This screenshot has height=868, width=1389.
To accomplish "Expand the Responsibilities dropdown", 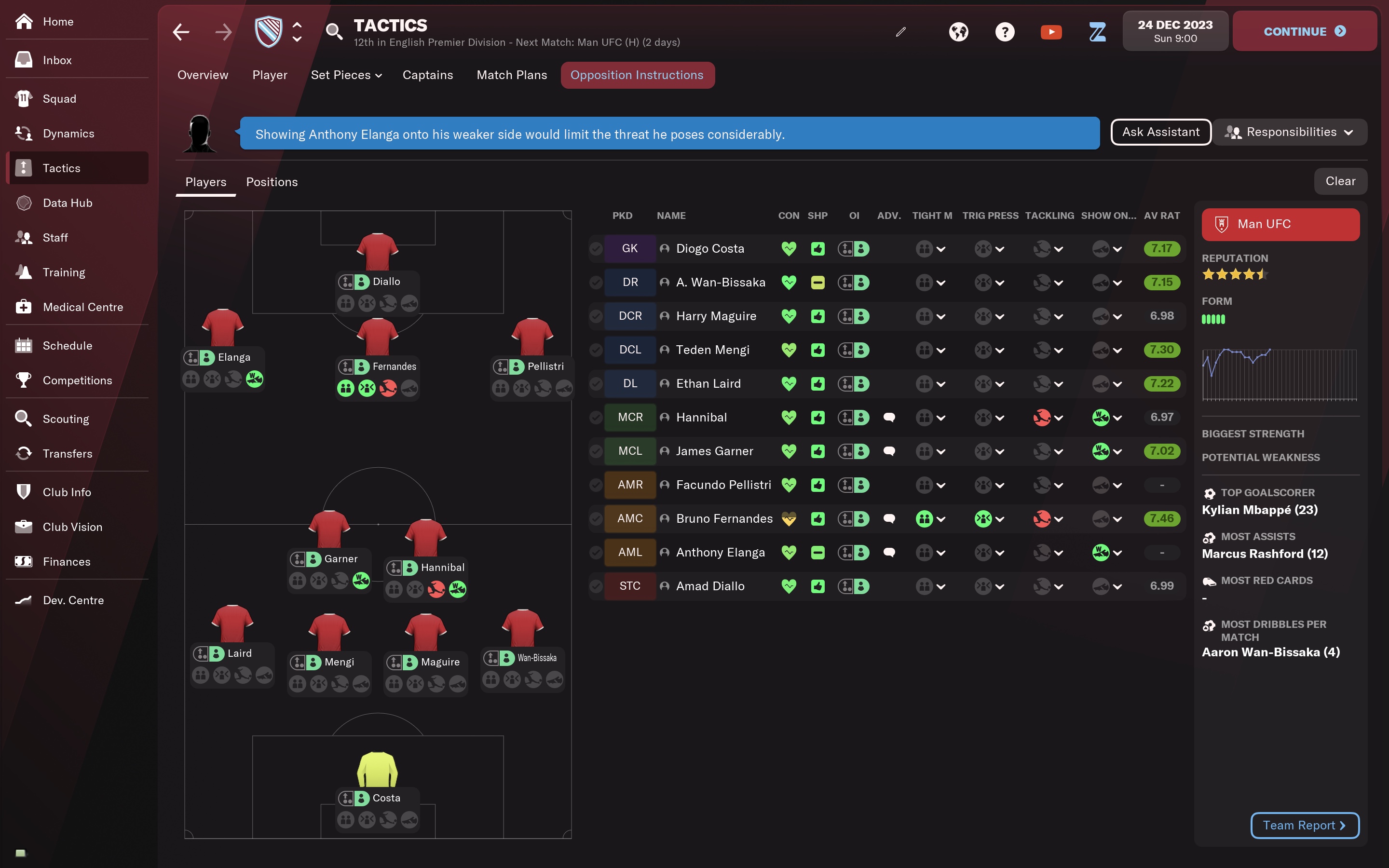I will click(x=1290, y=132).
